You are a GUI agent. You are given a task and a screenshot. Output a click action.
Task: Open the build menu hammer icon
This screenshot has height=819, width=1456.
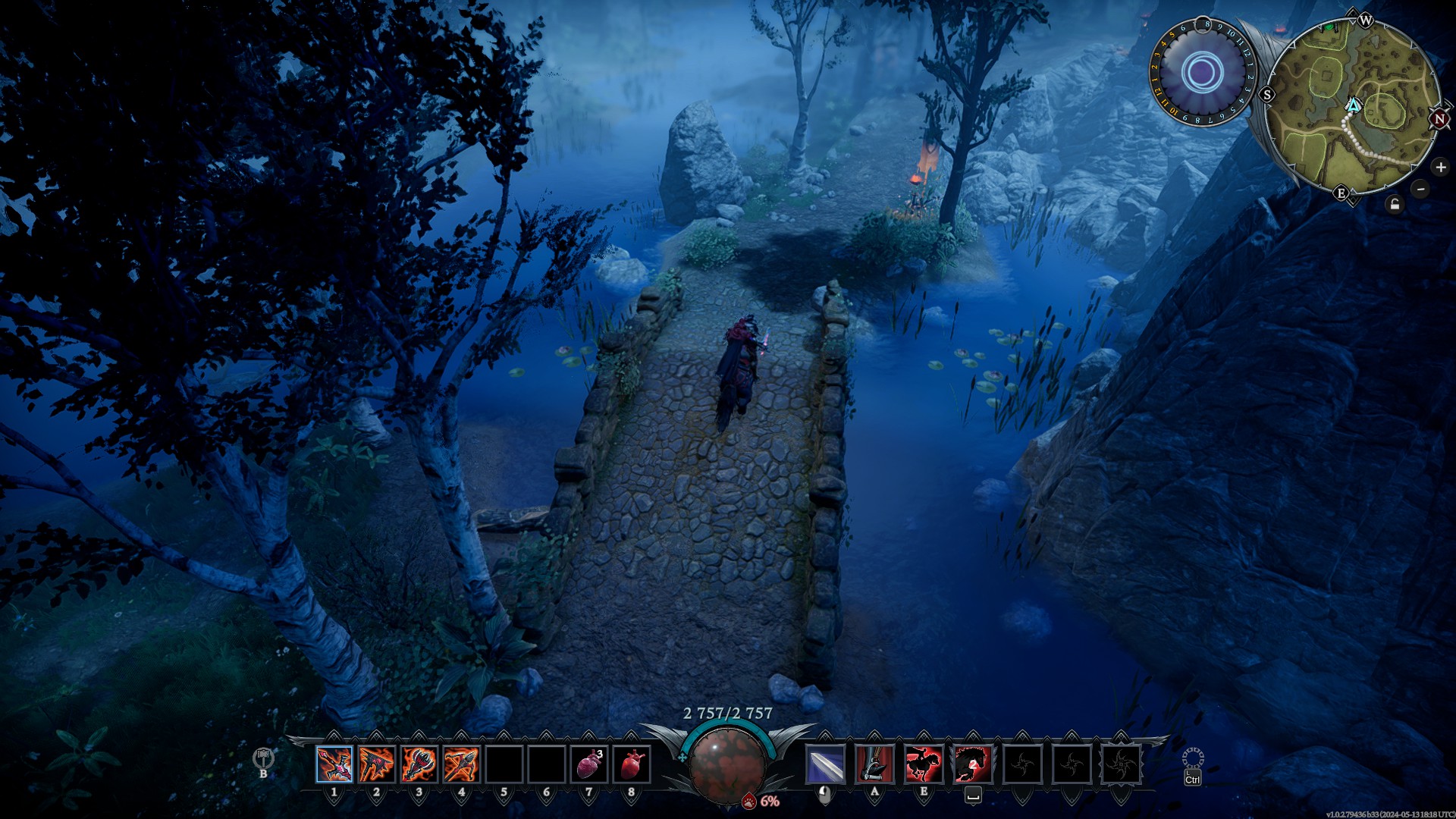[x=263, y=757]
